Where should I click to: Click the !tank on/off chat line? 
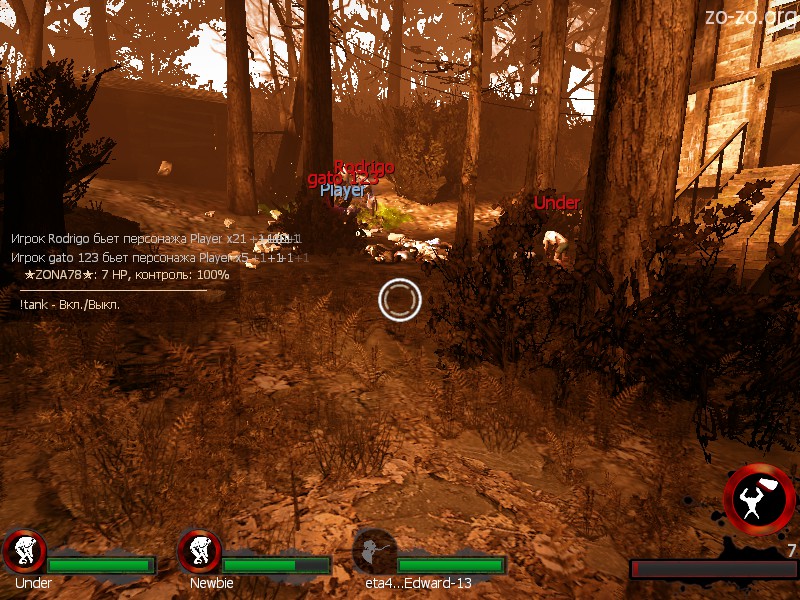pos(70,304)
